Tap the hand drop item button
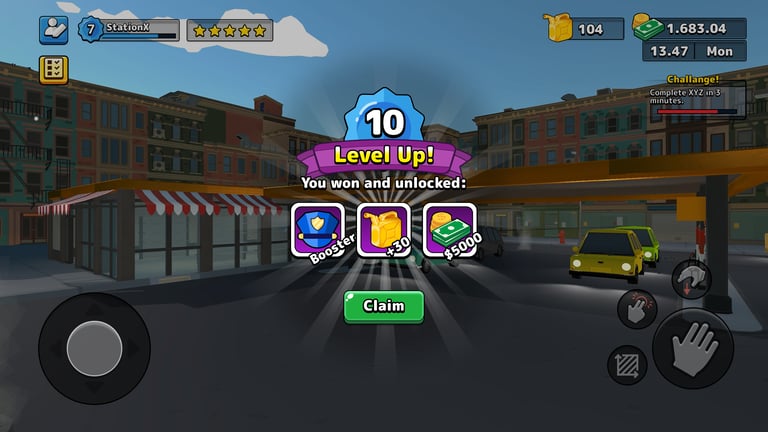The width and height of the screenshot is (768, 432). pos(690,279)
